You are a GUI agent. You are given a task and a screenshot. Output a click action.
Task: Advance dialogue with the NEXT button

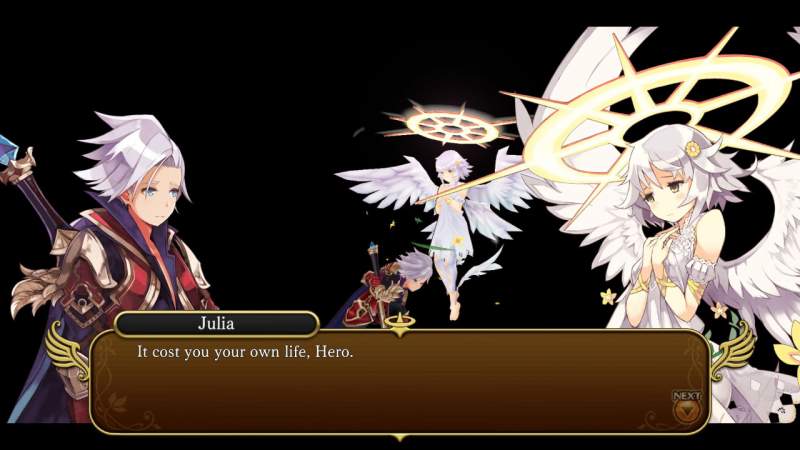pyautogui.click(x=687, y=407)
